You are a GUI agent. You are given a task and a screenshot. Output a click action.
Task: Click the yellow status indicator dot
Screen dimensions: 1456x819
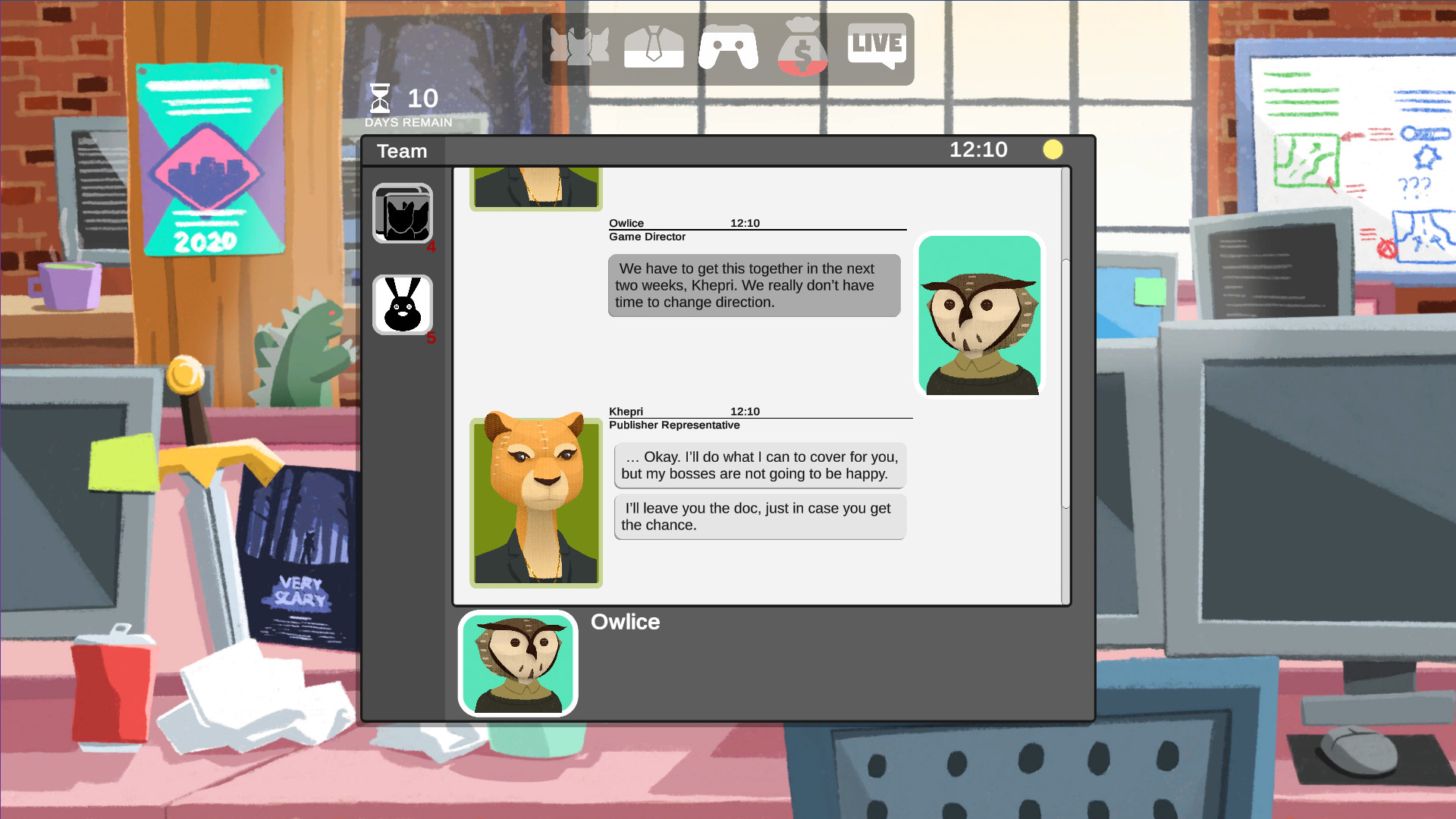pyautogui.click(x=1053, y=149)
